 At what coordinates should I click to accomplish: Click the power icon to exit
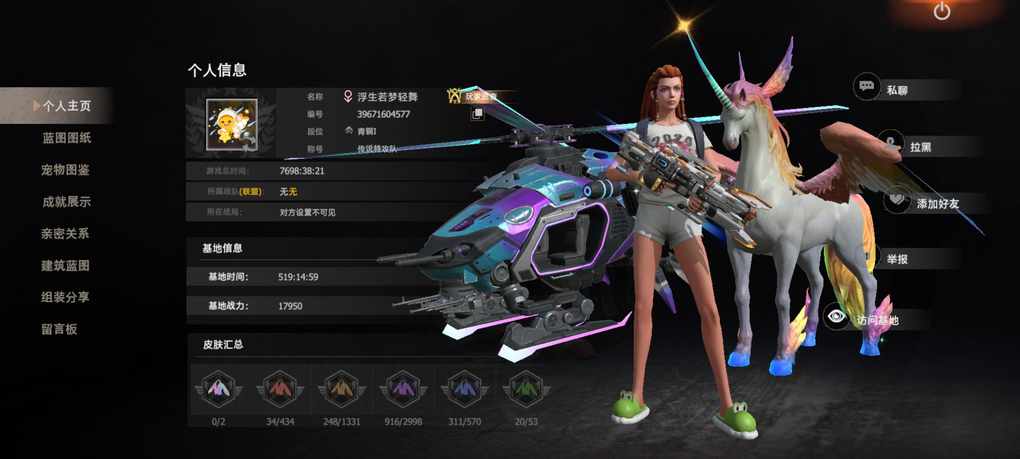click(x=942, y=12)
